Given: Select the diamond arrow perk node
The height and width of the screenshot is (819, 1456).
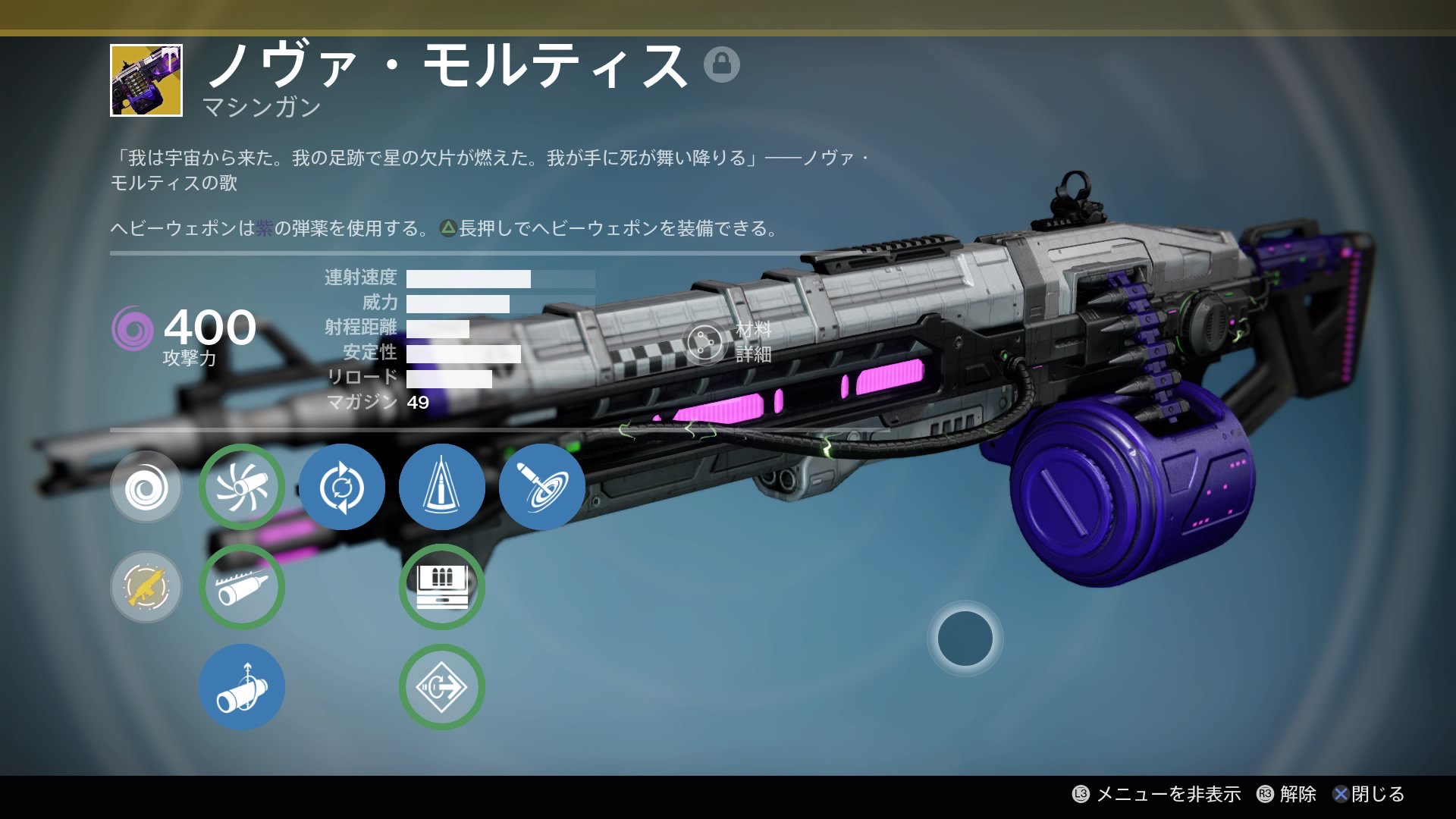Looking at the screenshot, I should tap(441, 687).
